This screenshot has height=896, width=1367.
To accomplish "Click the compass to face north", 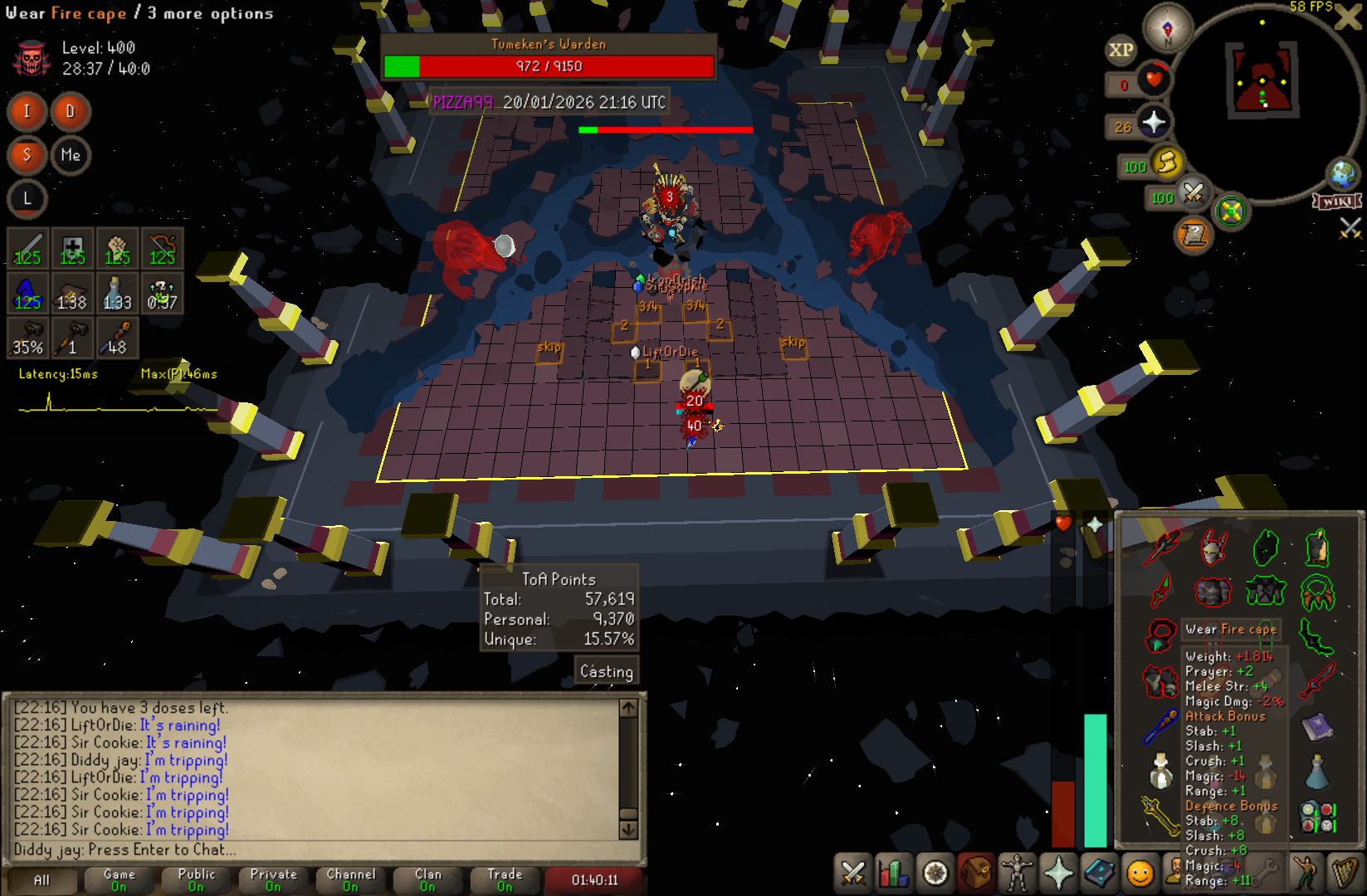I will click(x=1168, y=28).
